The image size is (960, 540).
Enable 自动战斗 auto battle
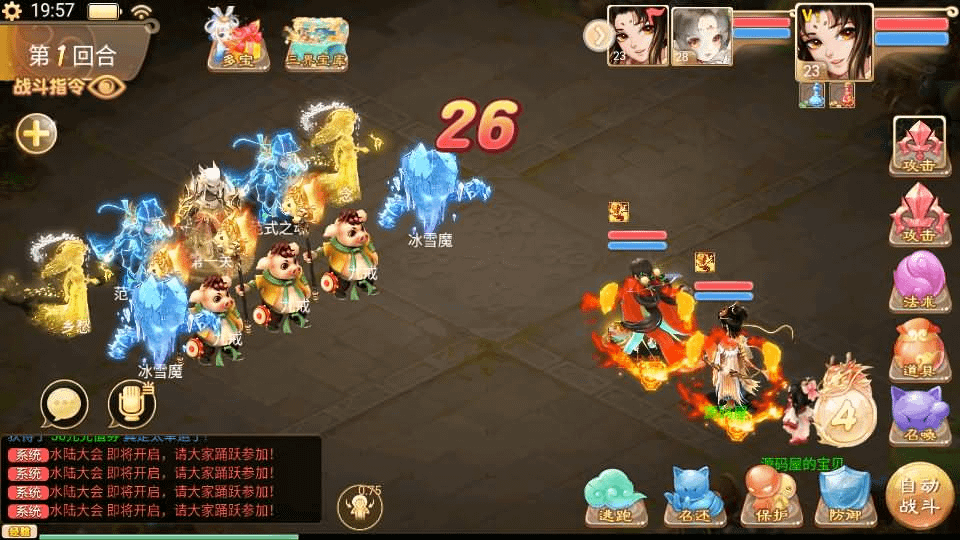919,495
